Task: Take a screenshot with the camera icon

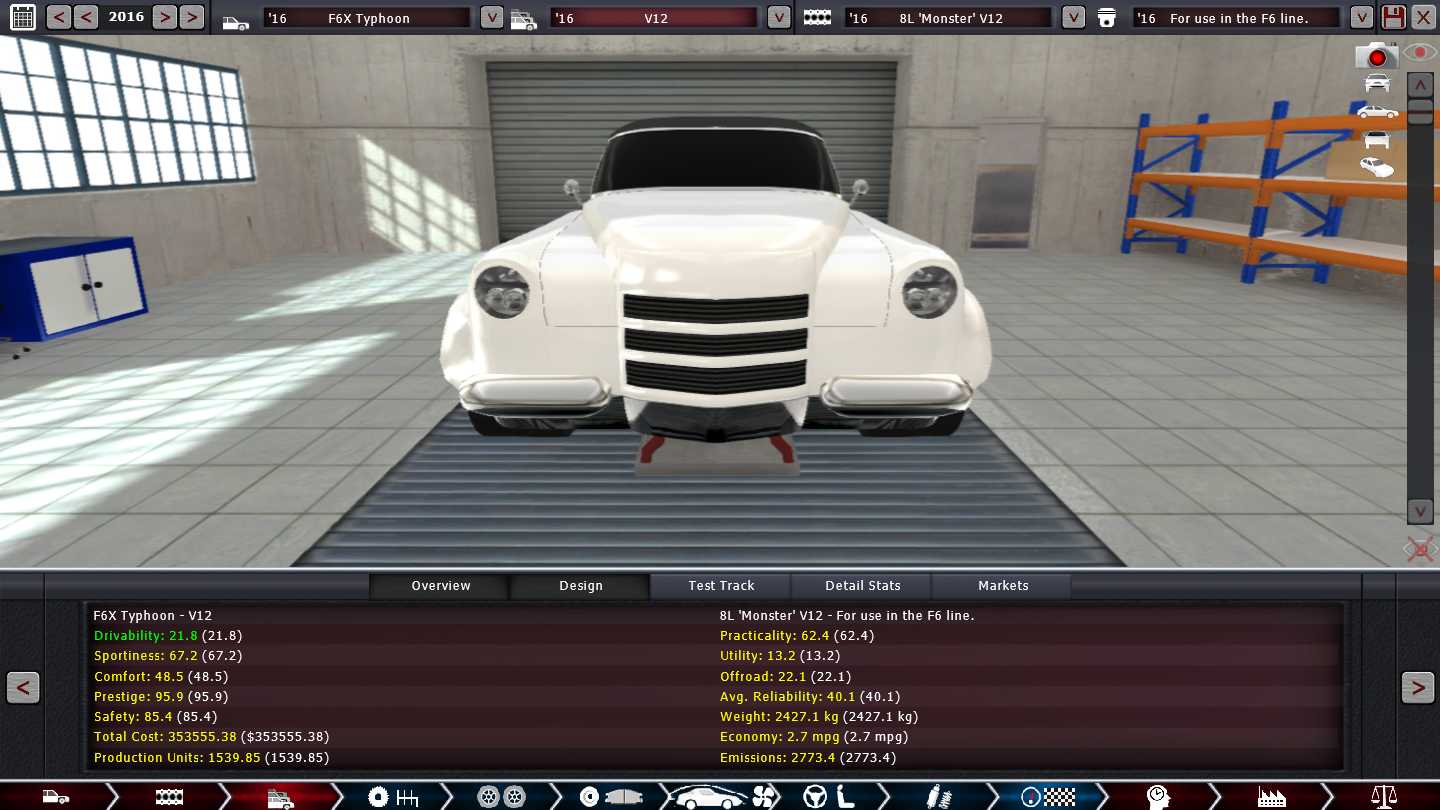Action: pos(1376,56)
